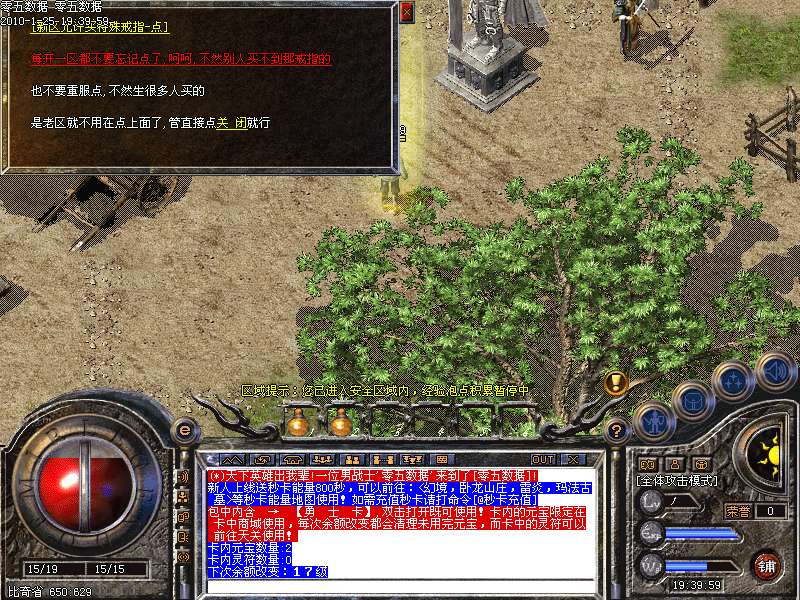Close the NPC dialog with the red X
The image size is (800, 600).
coord(406,13)
